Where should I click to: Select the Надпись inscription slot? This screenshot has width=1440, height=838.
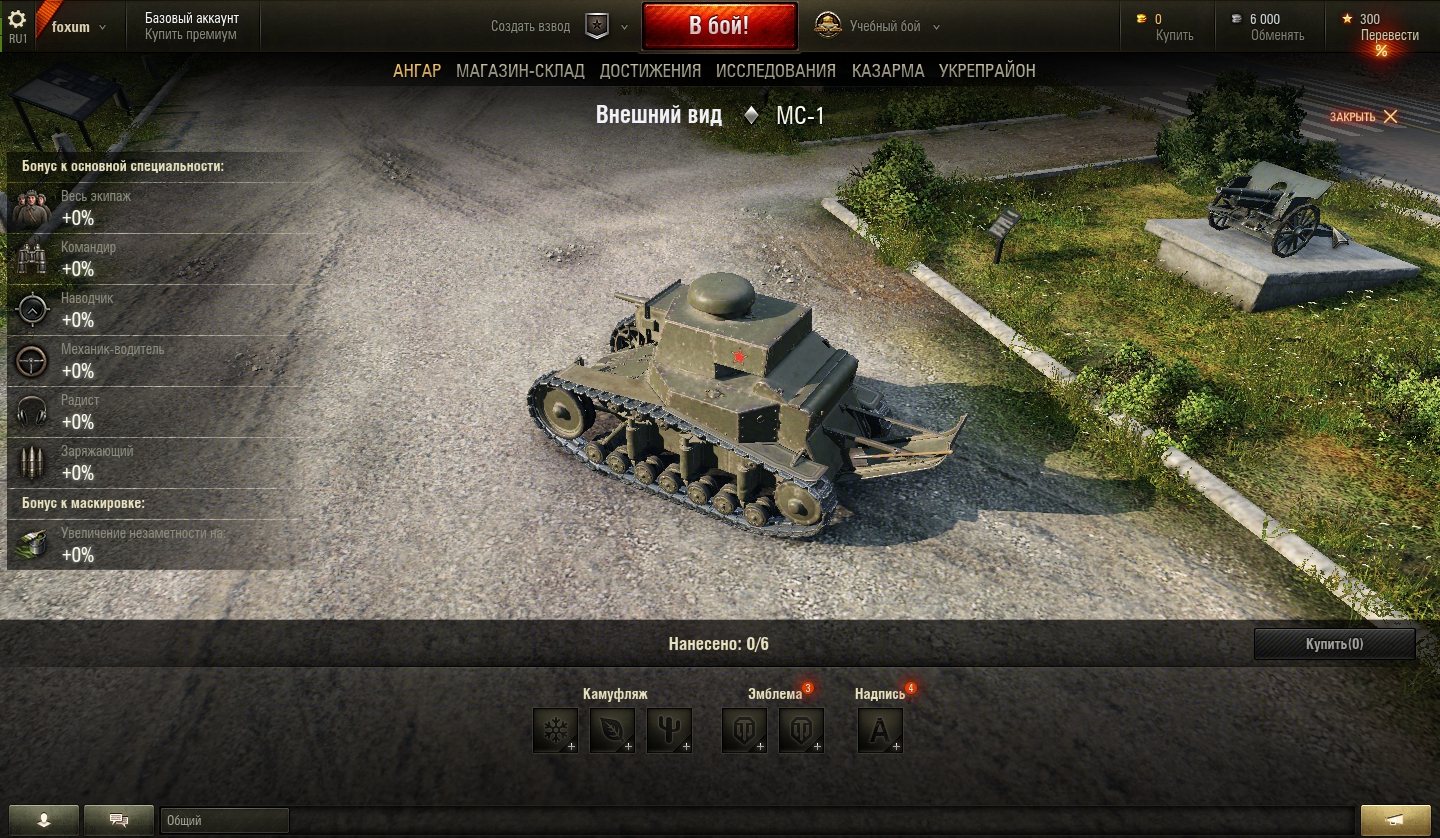(x=880, y=730)
